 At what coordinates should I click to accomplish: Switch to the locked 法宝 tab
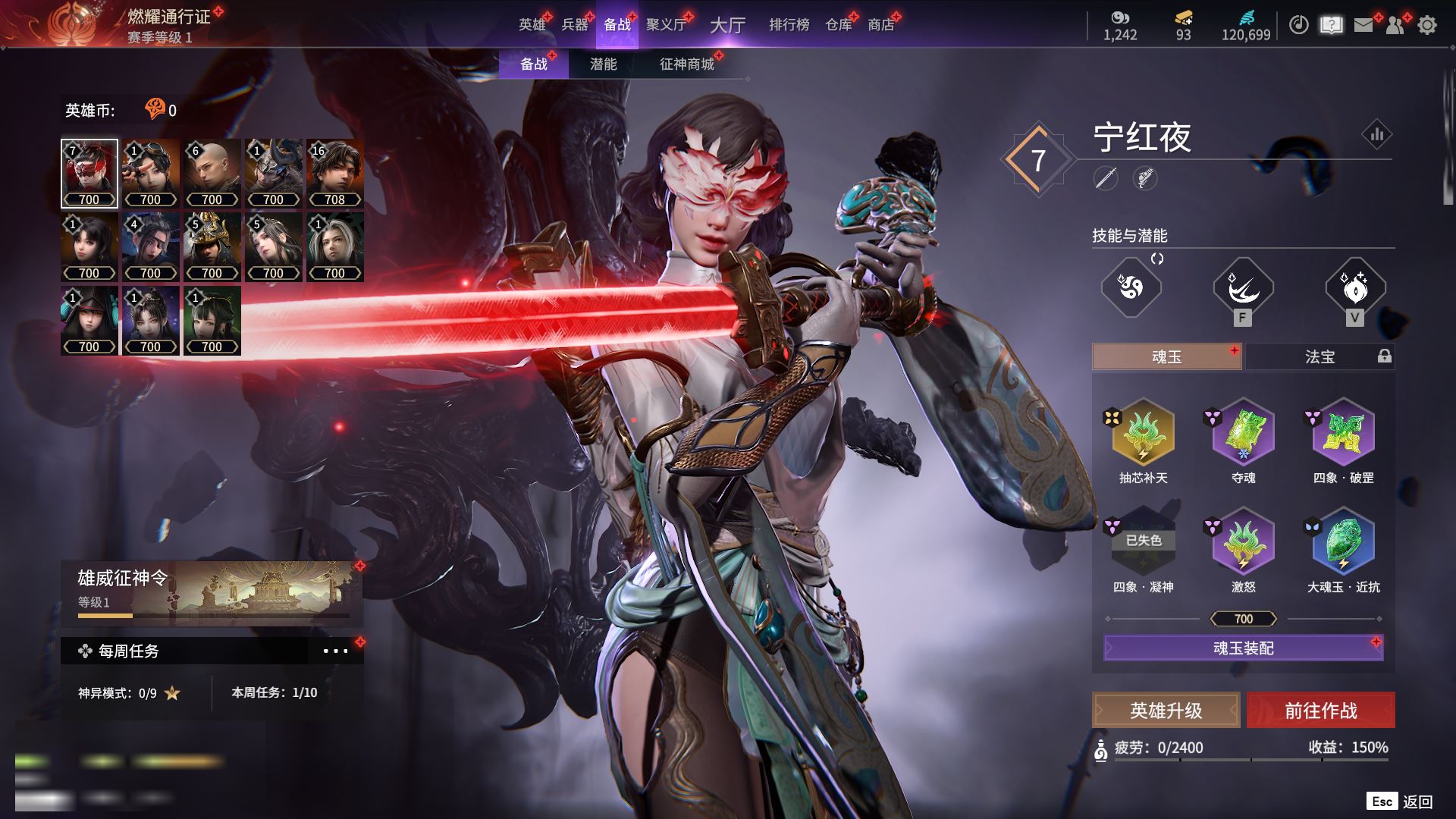pos(1319,356)
